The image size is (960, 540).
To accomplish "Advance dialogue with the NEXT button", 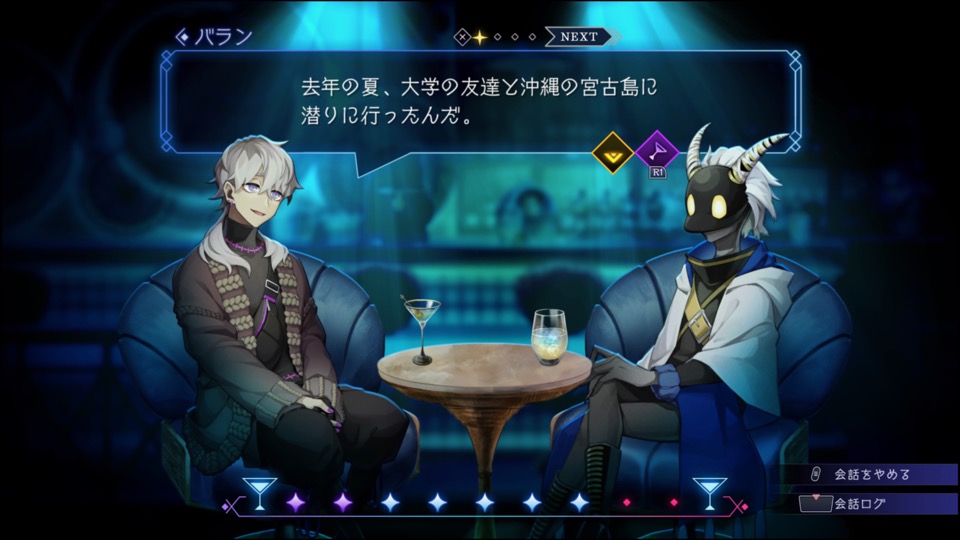I will [580, 37].
